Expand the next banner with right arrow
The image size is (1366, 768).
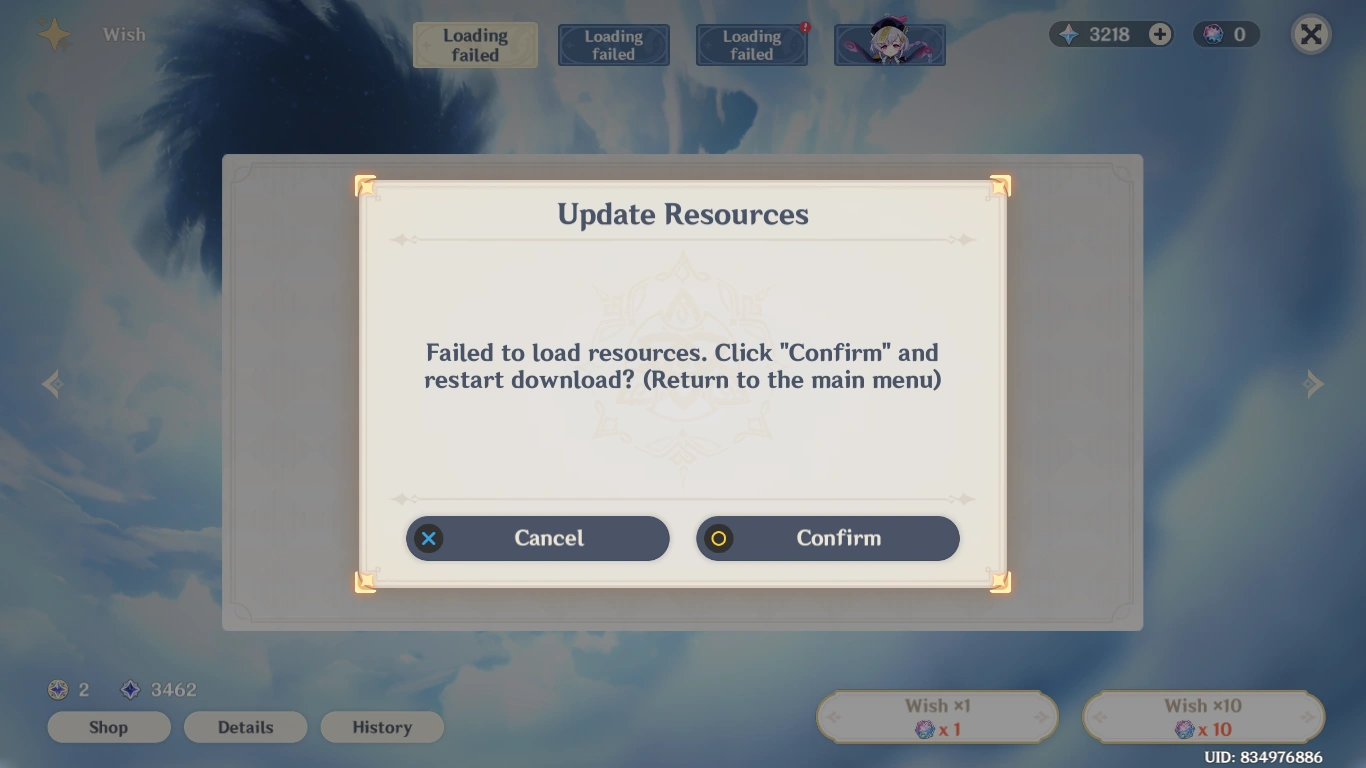[x=1315, y=384]
